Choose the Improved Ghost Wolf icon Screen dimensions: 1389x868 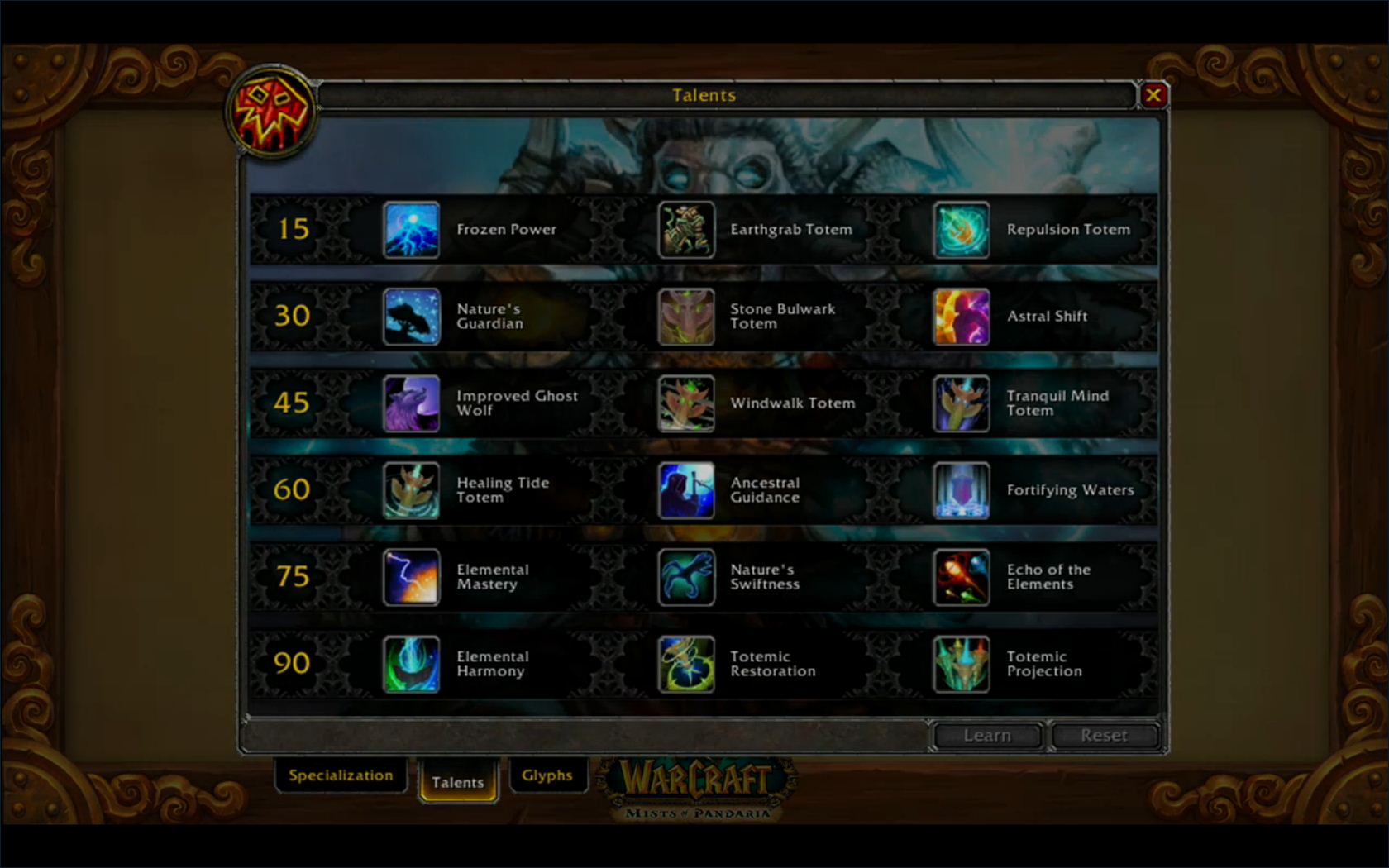(411, 403)
